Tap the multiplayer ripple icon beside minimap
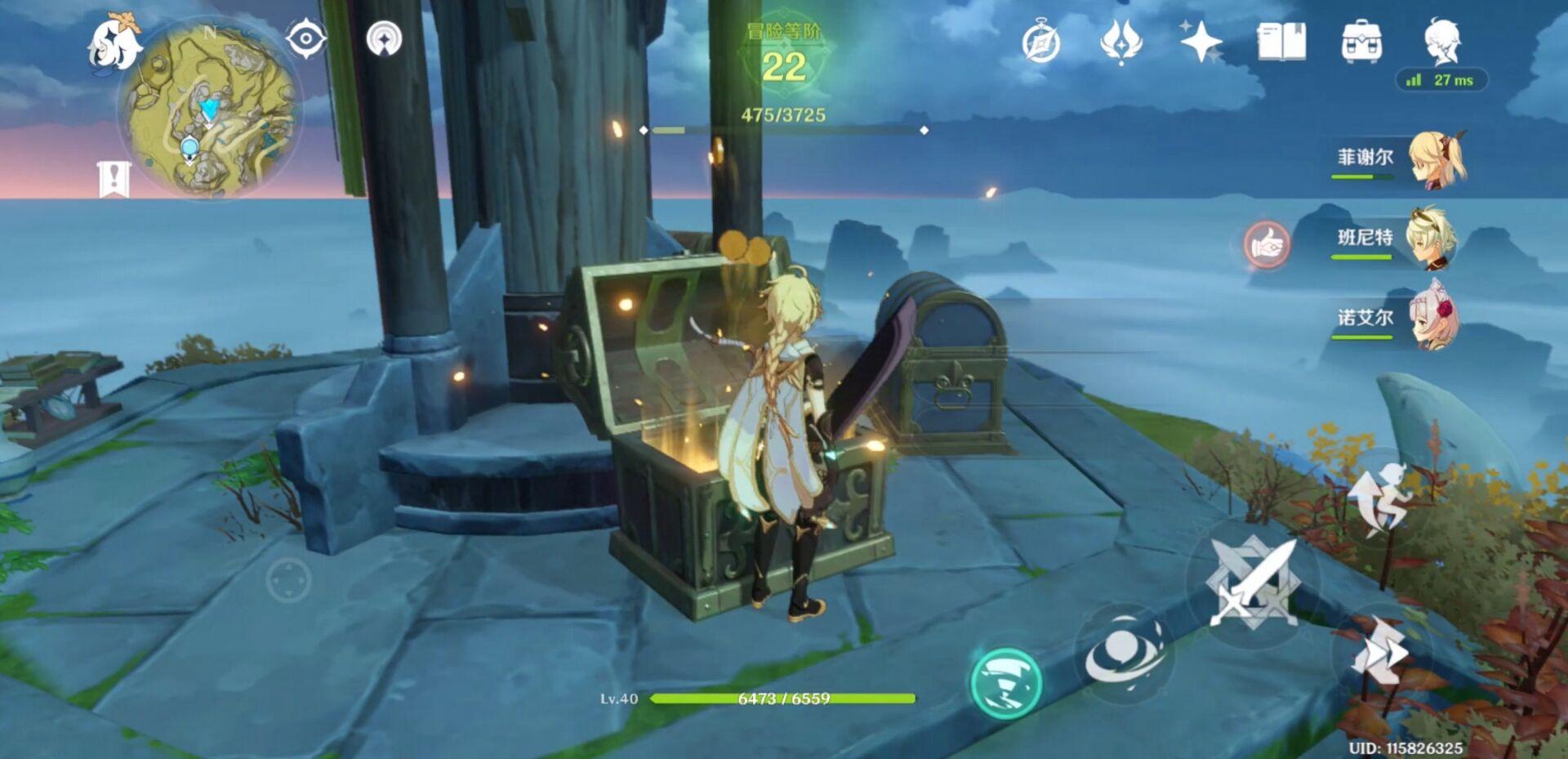Viewport: 1568px width, 759px height. [384, 38]
